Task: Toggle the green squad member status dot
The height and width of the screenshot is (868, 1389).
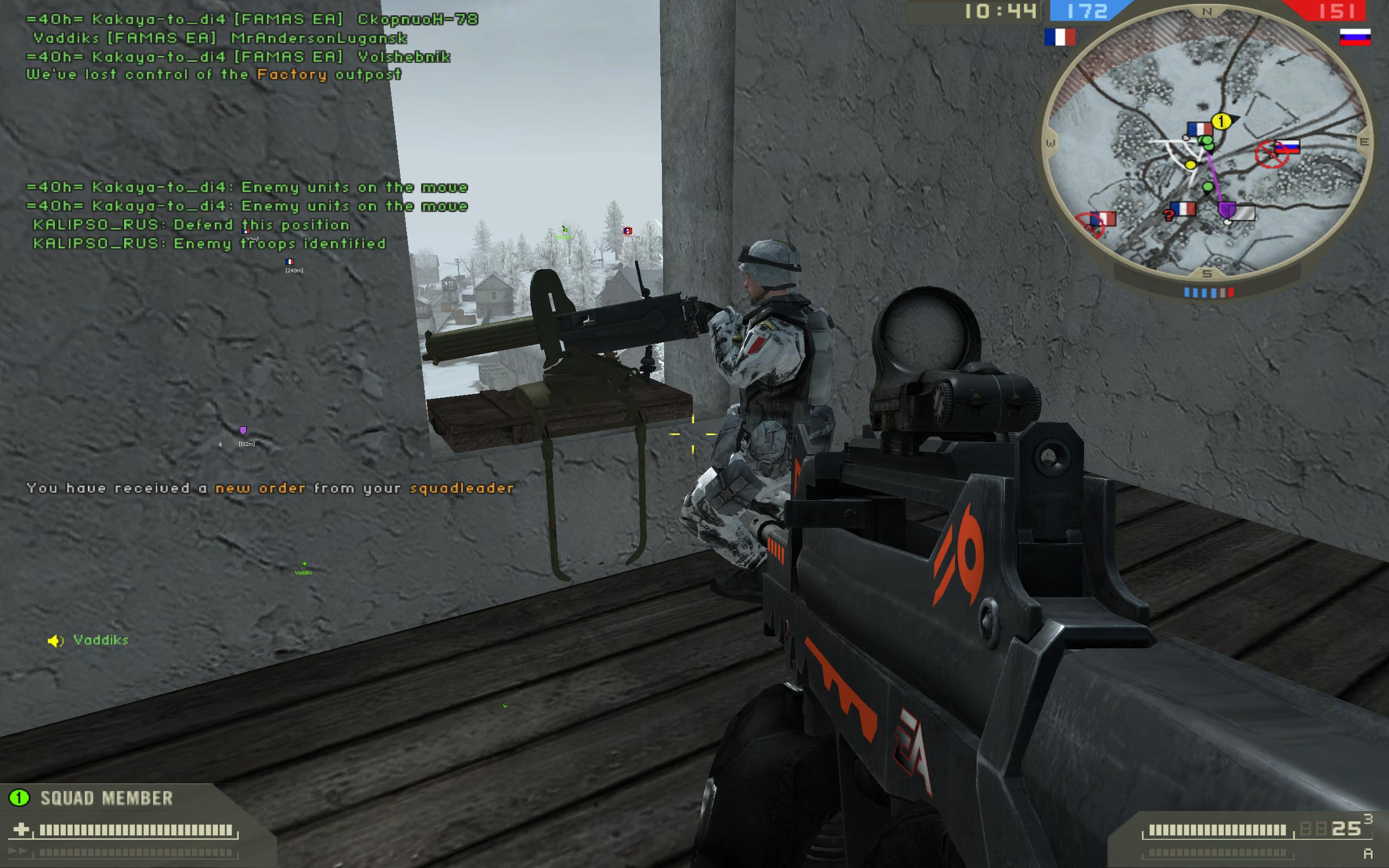Action: (x=19, y=798)
